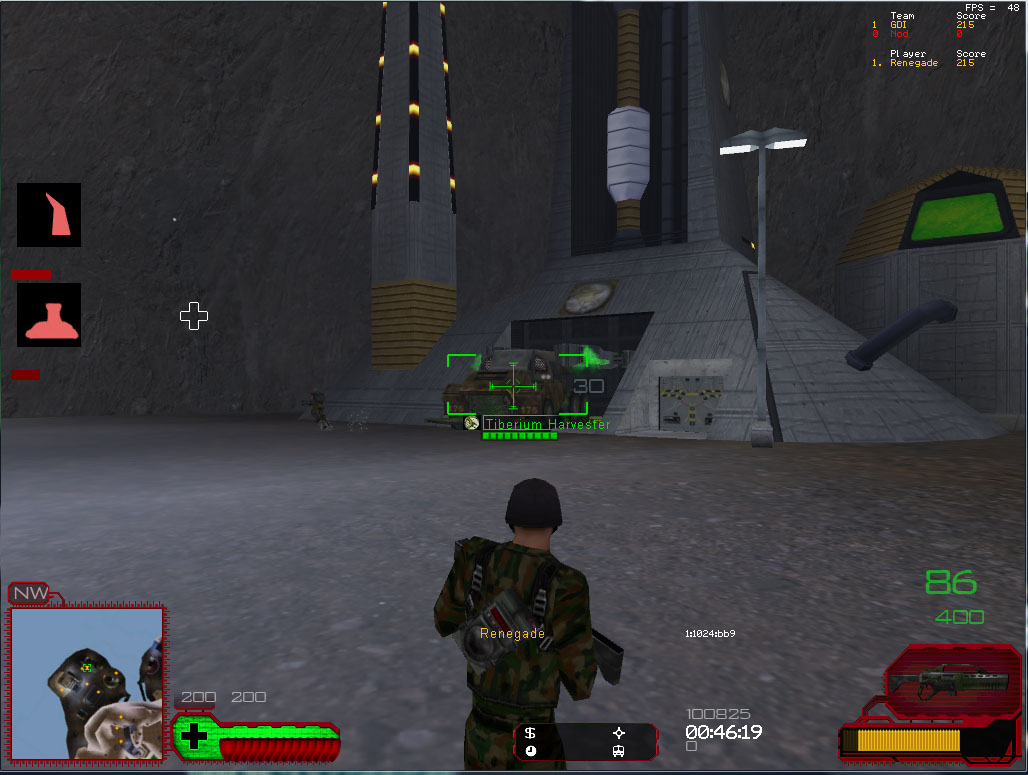The image size is (1028, 775).
Task: Click the radar minimap
Action: pos(86,683)
